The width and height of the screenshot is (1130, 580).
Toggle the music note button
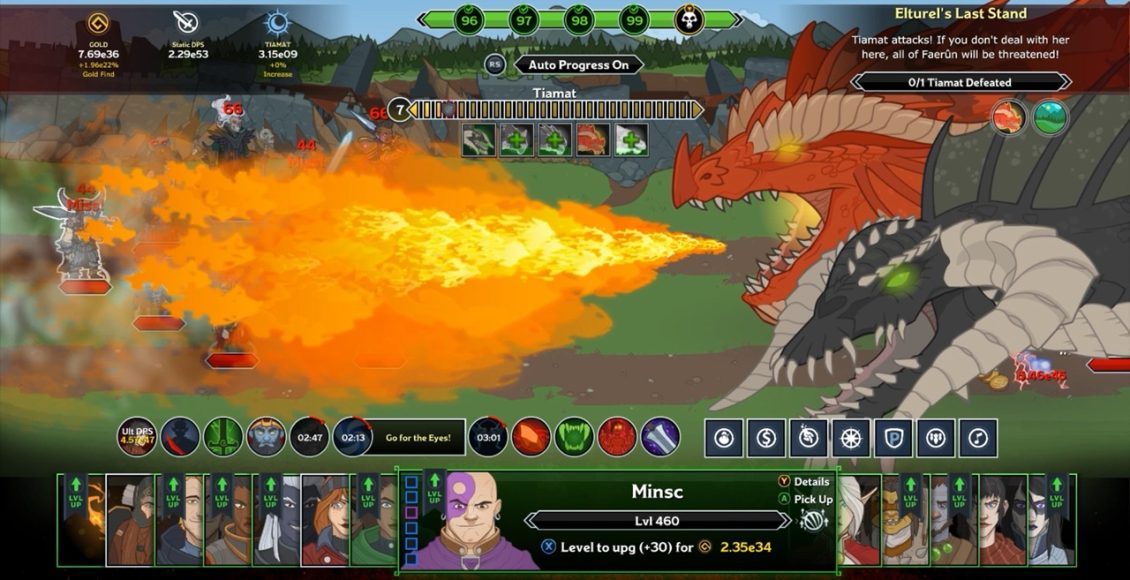(978, 437)
